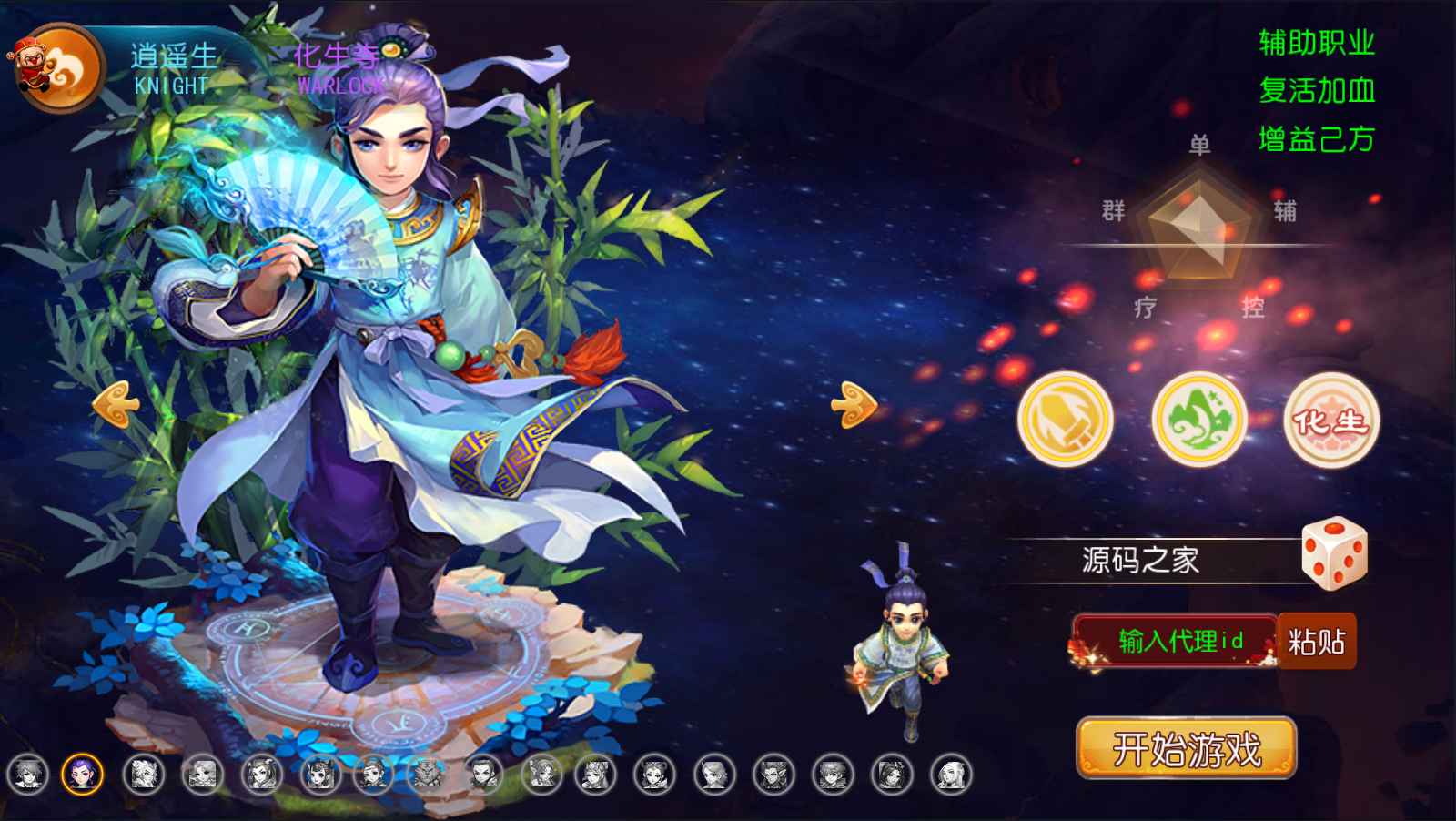Start the game with 开始游戏
The height and width of the screenshot is (821, 1456).
click(1186, 748)
